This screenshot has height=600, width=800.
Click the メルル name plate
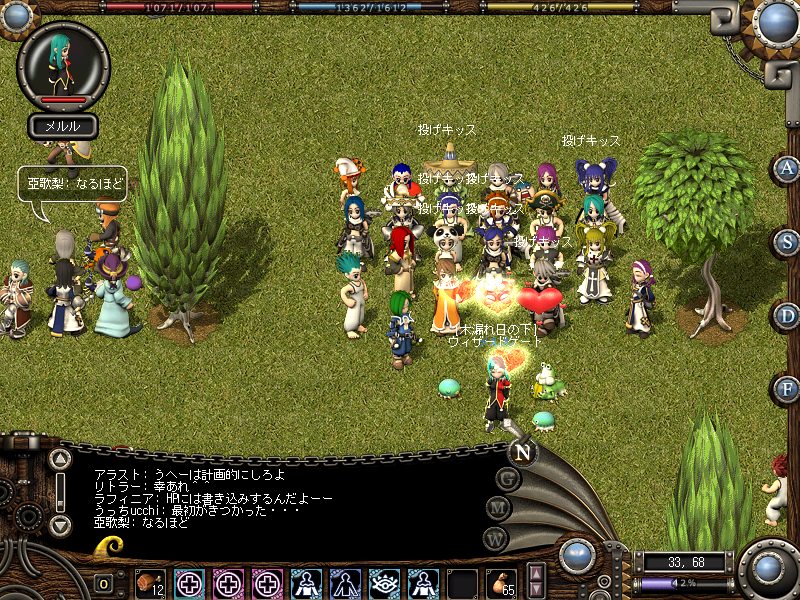(63, 126)
